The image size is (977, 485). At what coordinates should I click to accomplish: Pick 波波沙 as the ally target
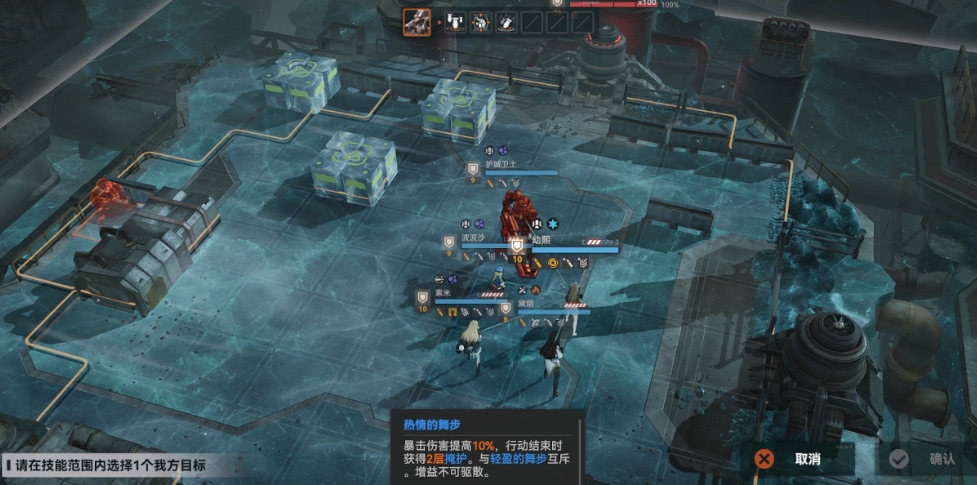coord(473,239)
